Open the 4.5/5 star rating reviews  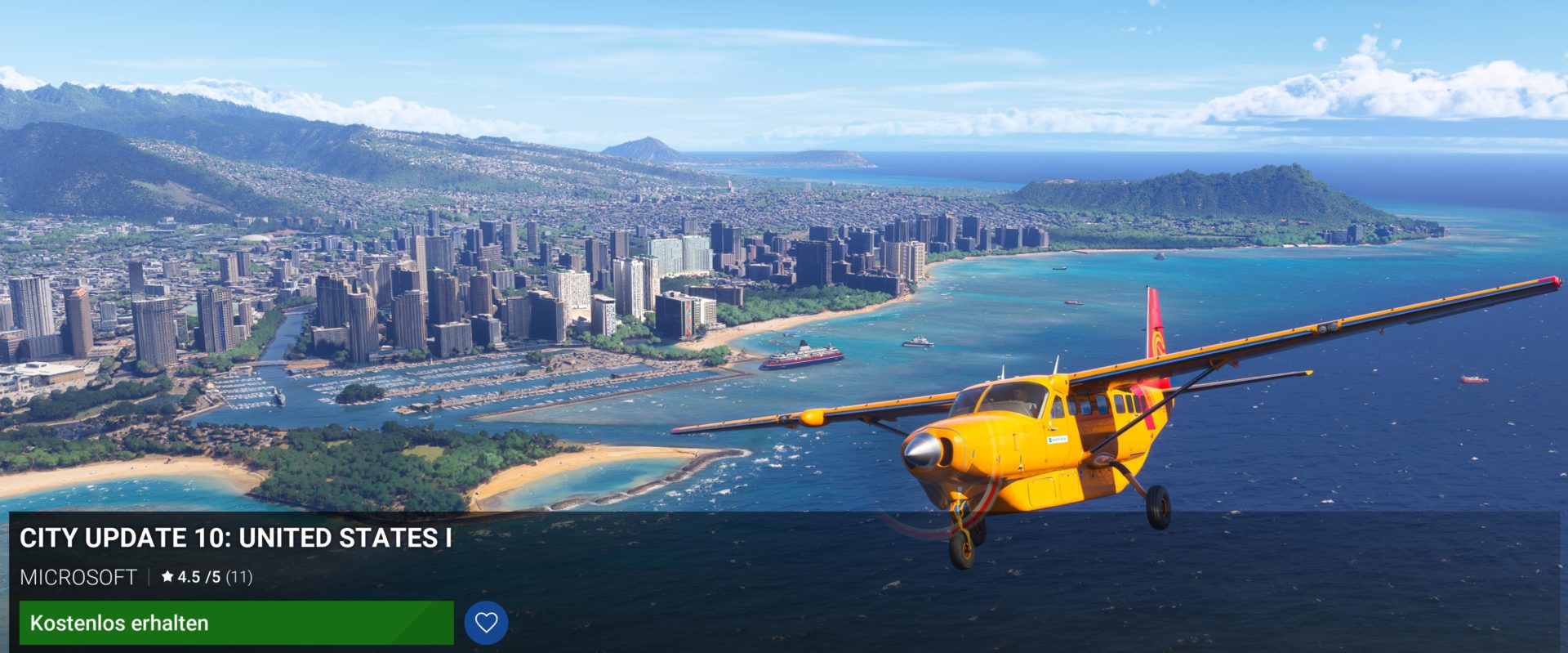click(207, 577)
